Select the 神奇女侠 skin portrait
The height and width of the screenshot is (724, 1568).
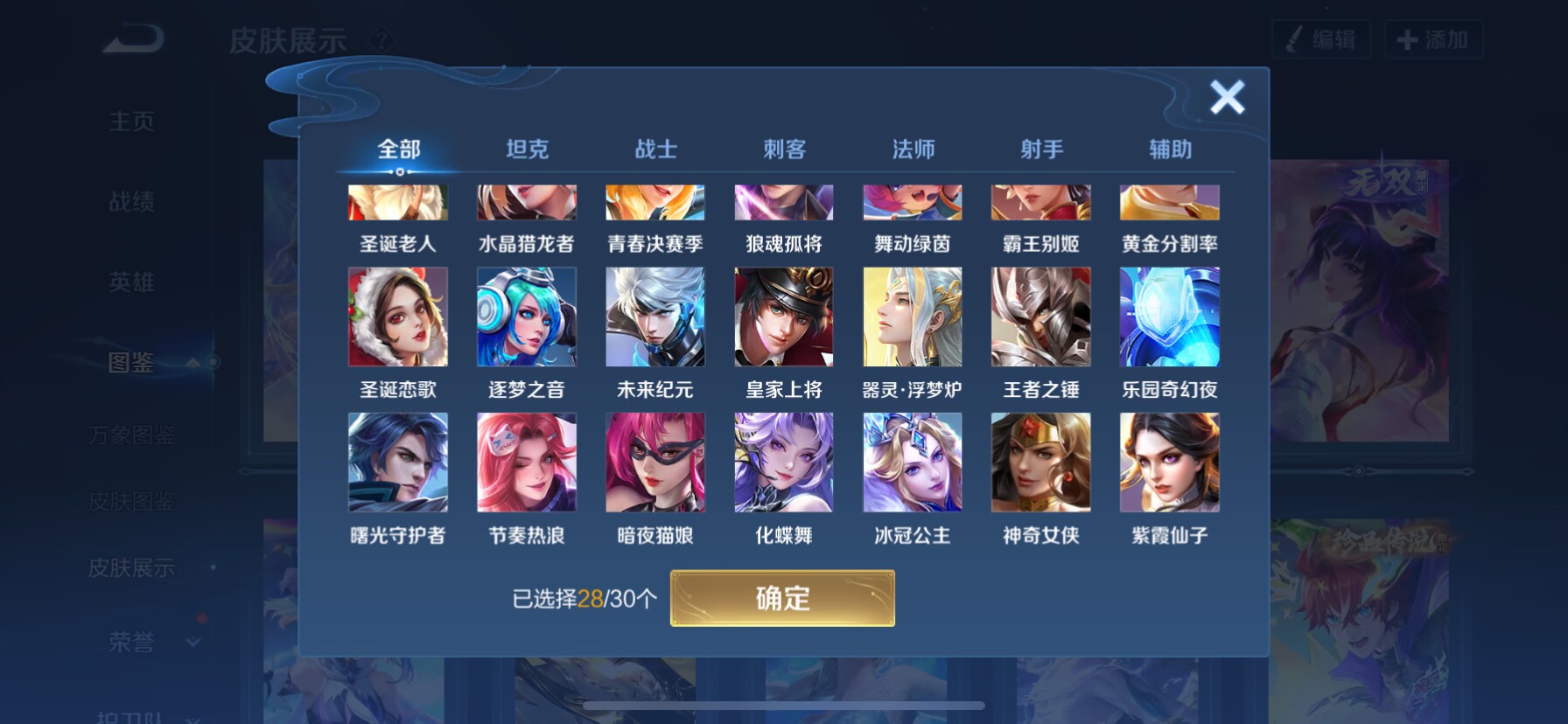click(1040, 461)
